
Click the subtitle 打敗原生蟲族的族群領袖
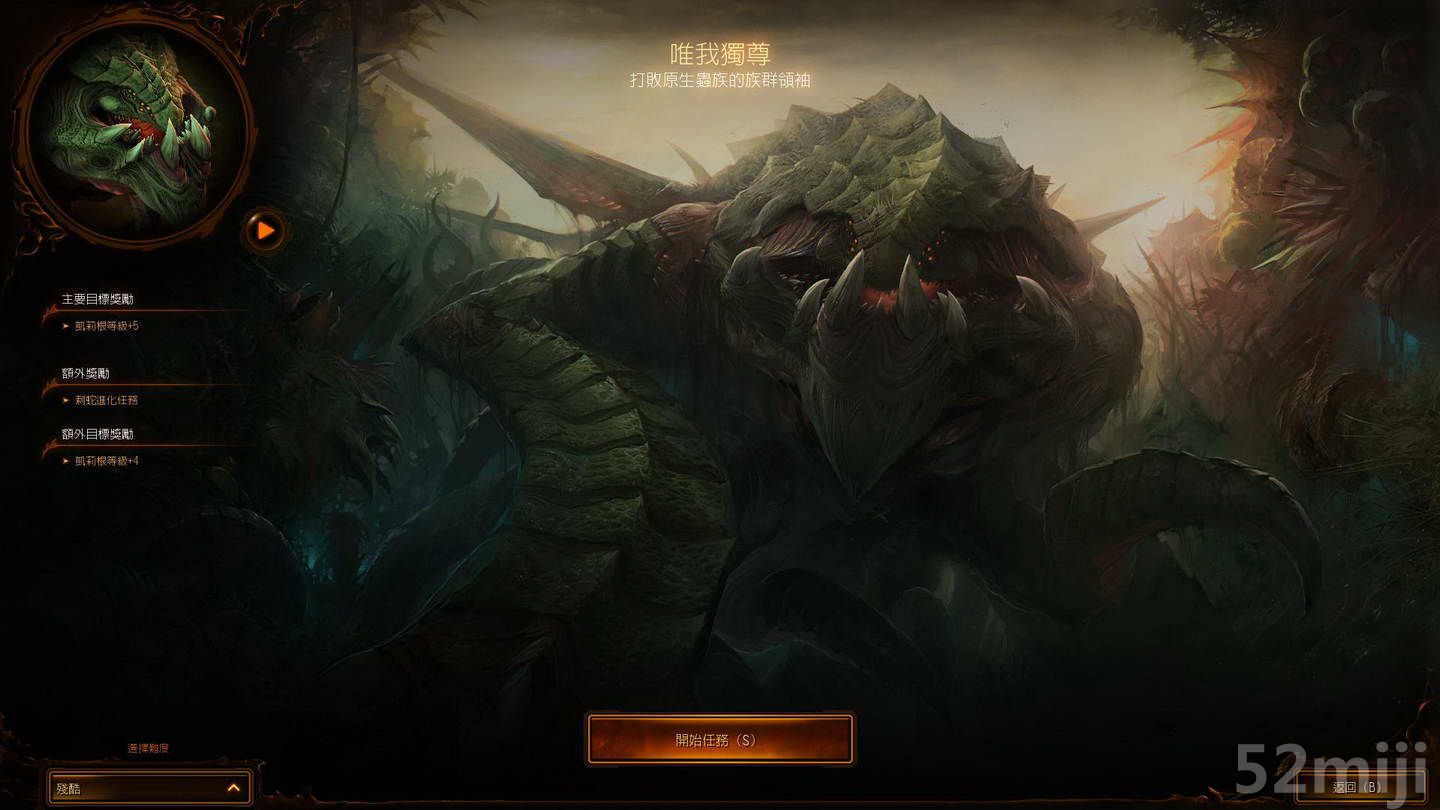(720, 82)
